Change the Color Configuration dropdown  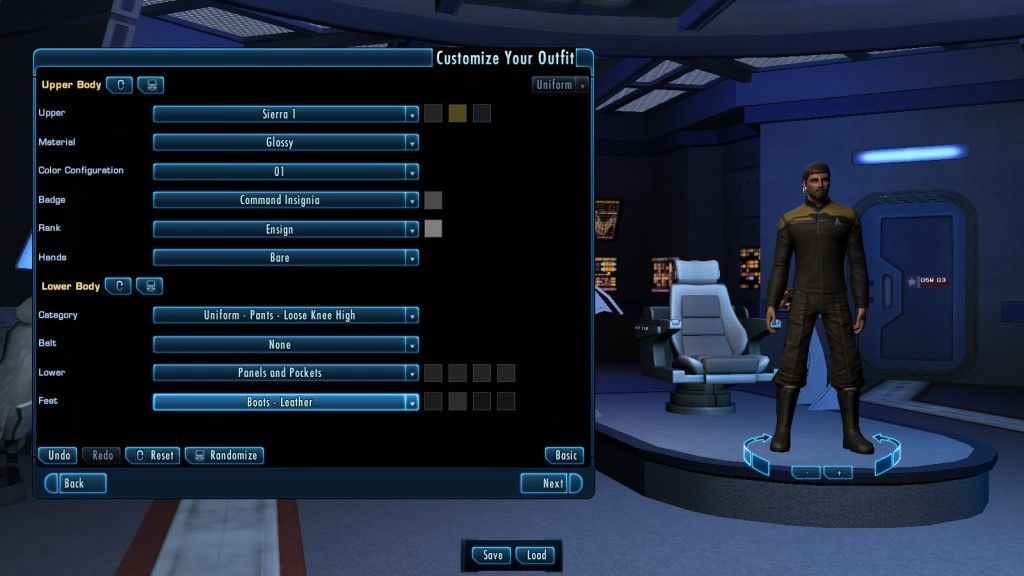point(285,172)
